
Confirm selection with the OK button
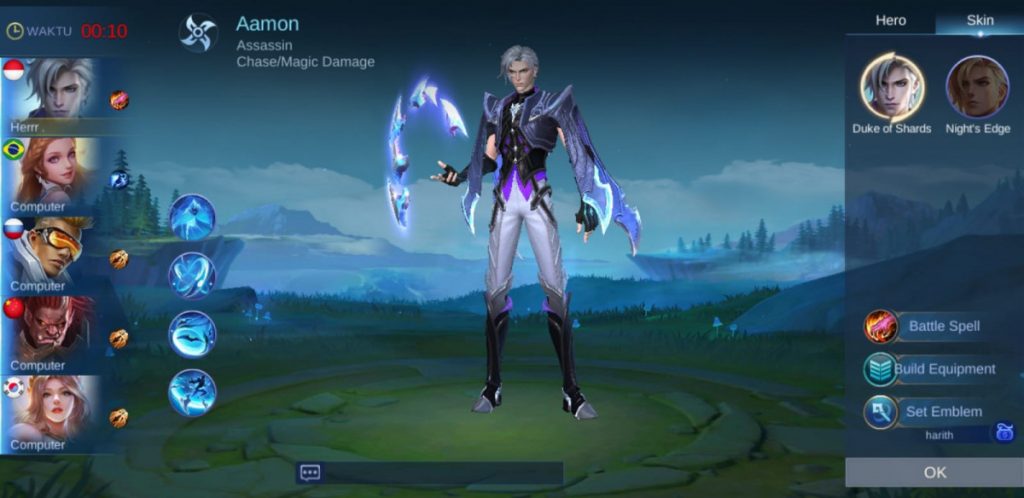[x=934, y=472]
